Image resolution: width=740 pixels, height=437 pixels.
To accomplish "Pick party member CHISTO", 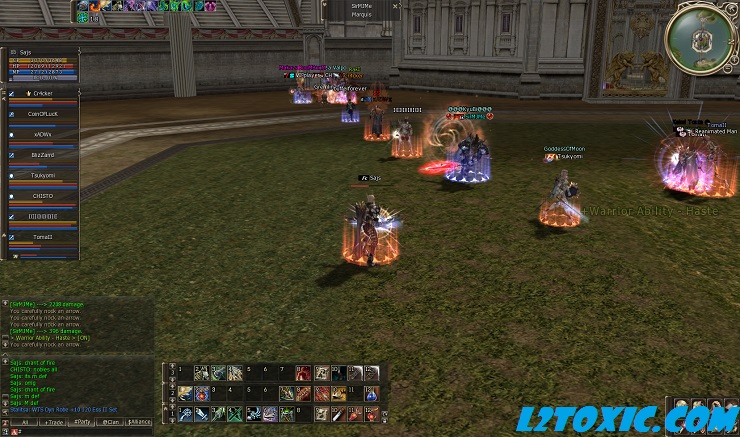I will point(42,197).
